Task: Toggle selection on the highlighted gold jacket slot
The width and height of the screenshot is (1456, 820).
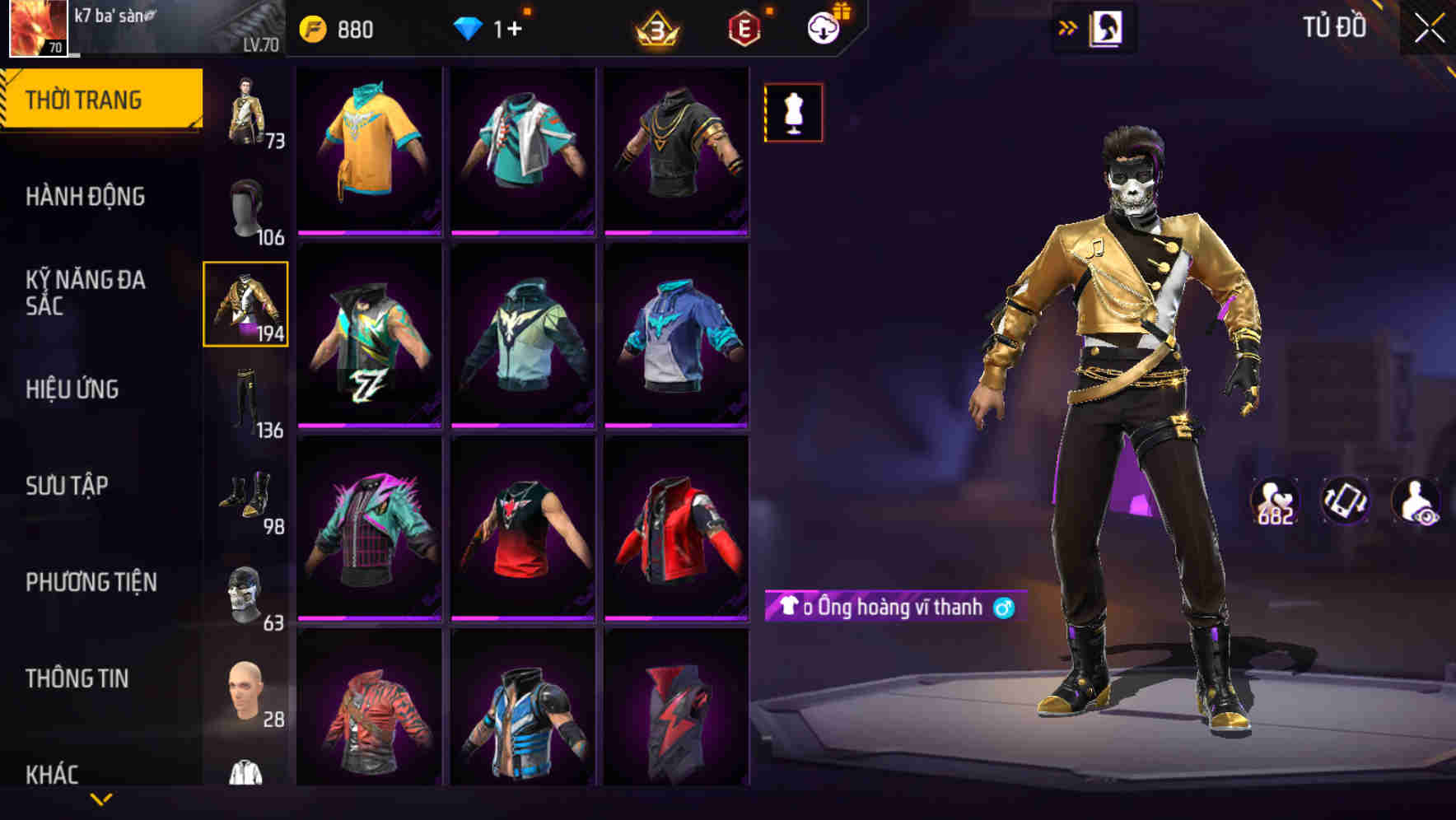Action: point(246,305)
